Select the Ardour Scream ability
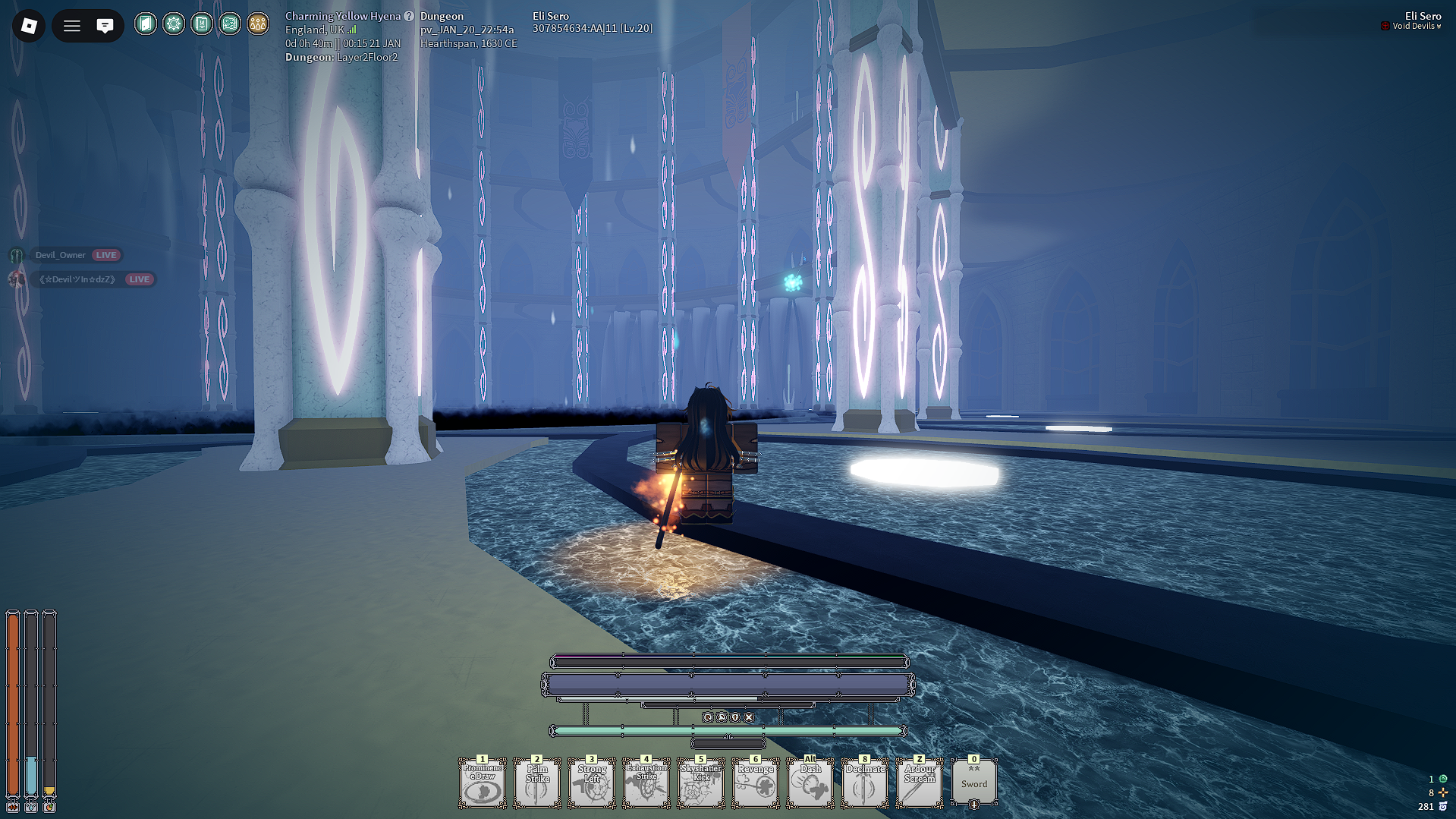This screenshot has height=819, width=1456. coord(920,783)
